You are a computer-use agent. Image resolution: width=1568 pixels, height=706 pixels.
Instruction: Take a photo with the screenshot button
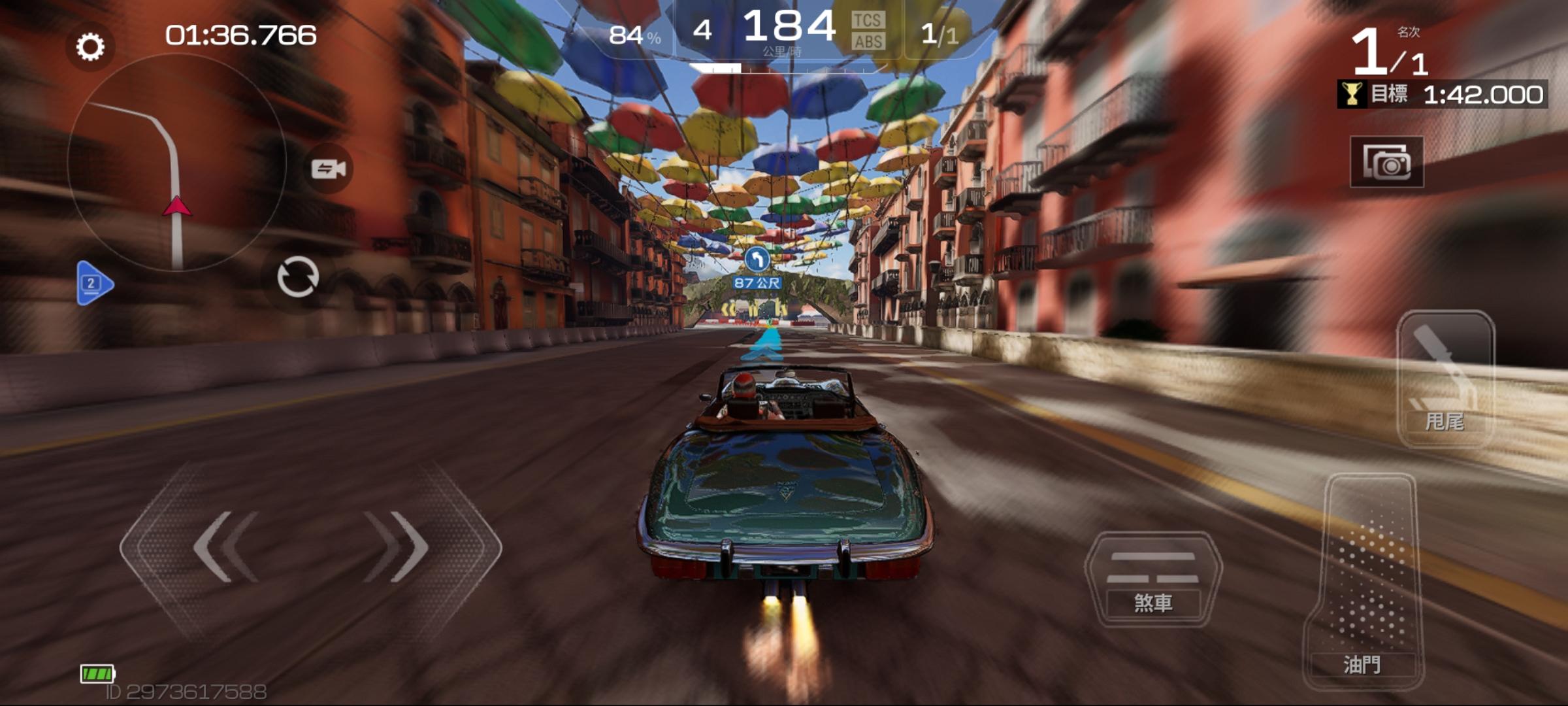pyautogui.click(x=1386, y=162)
